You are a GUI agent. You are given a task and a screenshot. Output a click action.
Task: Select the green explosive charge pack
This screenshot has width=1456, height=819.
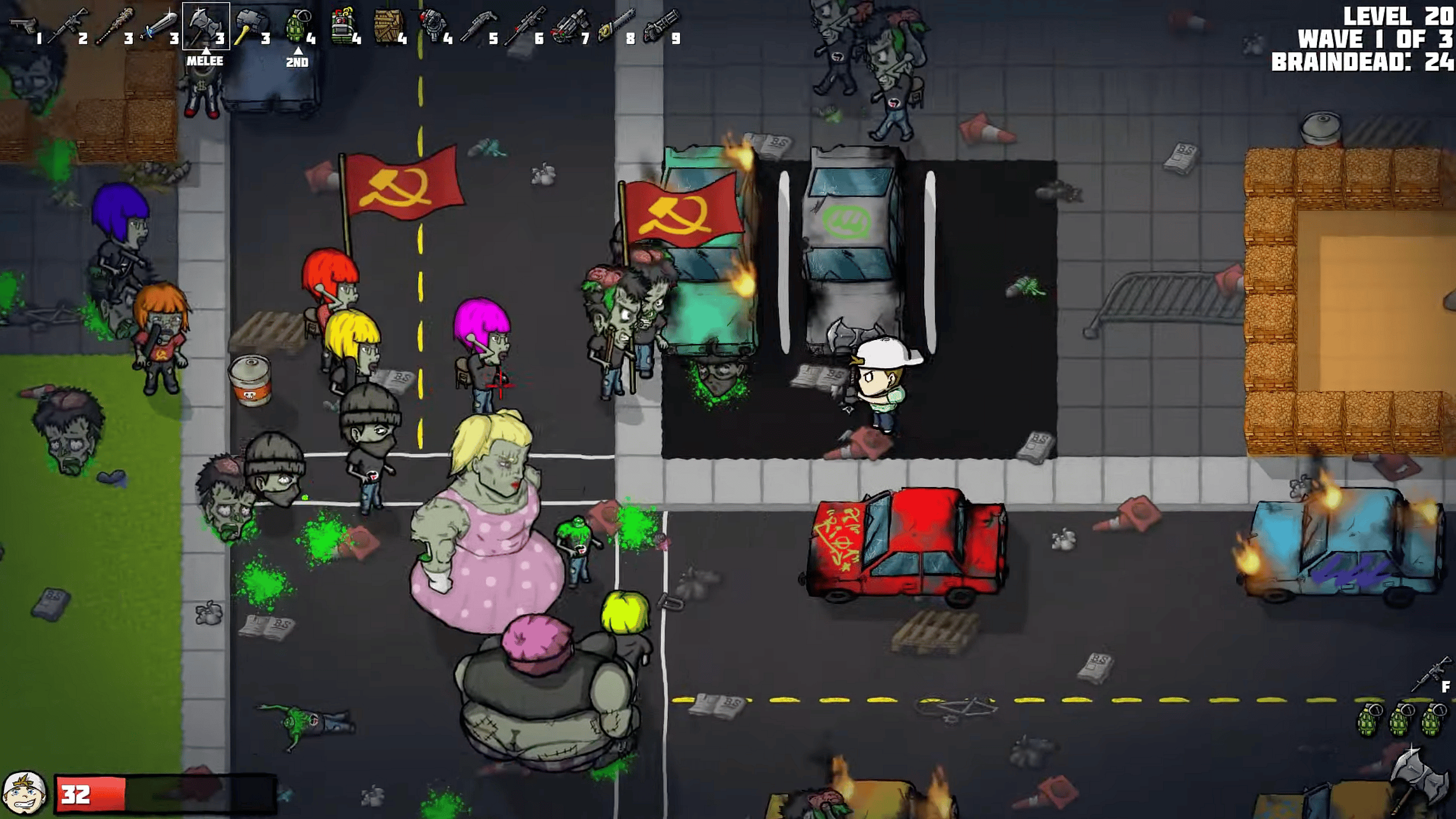(343, 25)
